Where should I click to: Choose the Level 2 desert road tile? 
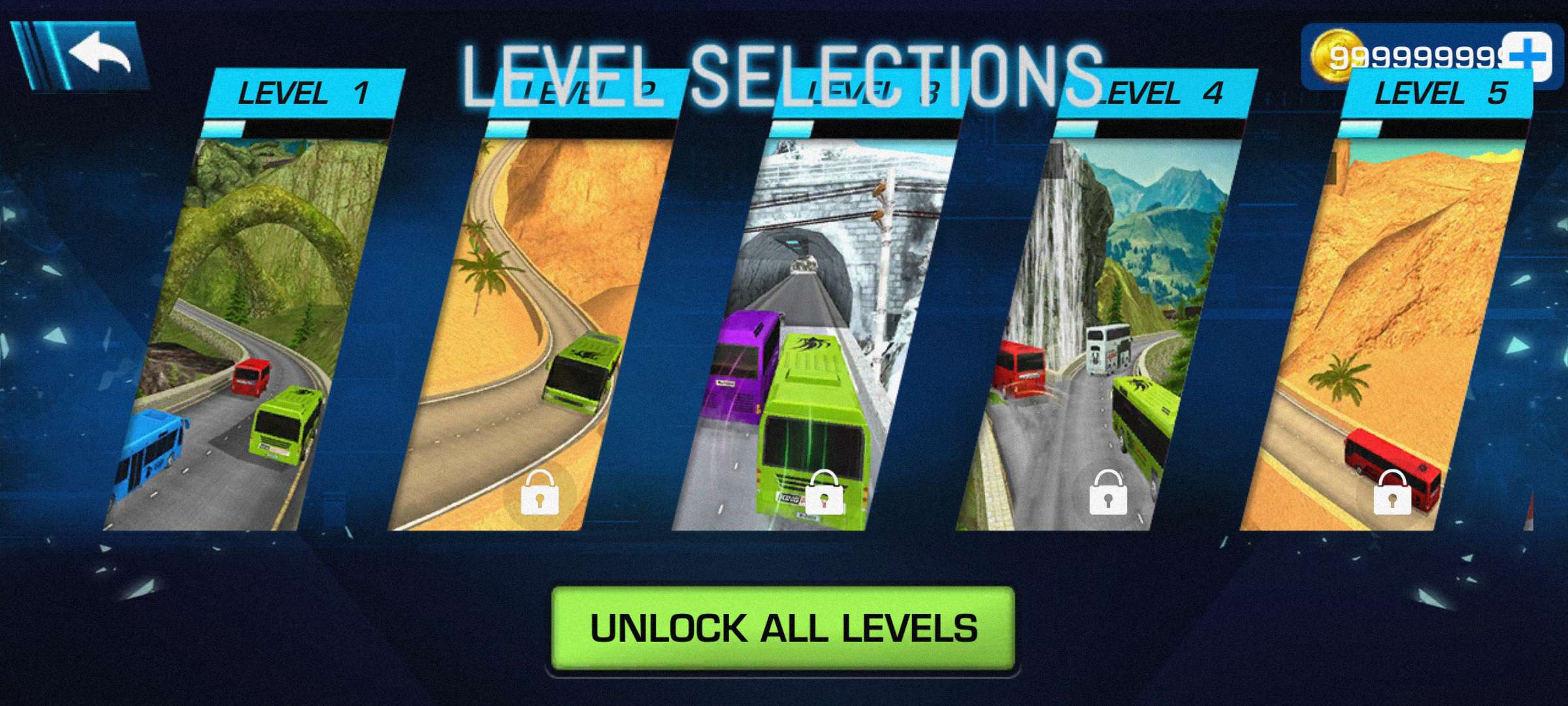[532, 327]
